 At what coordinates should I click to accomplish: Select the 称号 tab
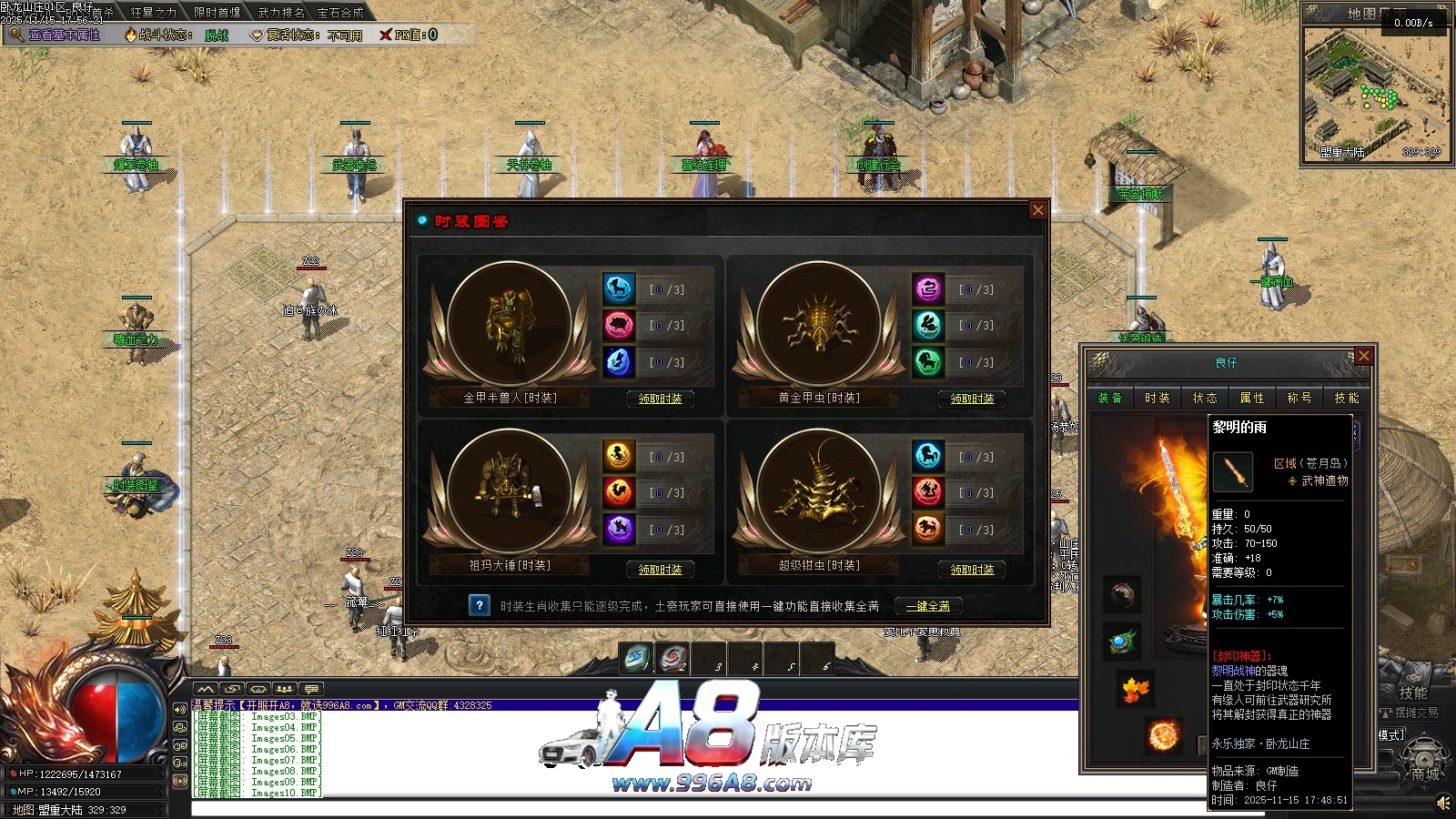tap(1299, 398)
